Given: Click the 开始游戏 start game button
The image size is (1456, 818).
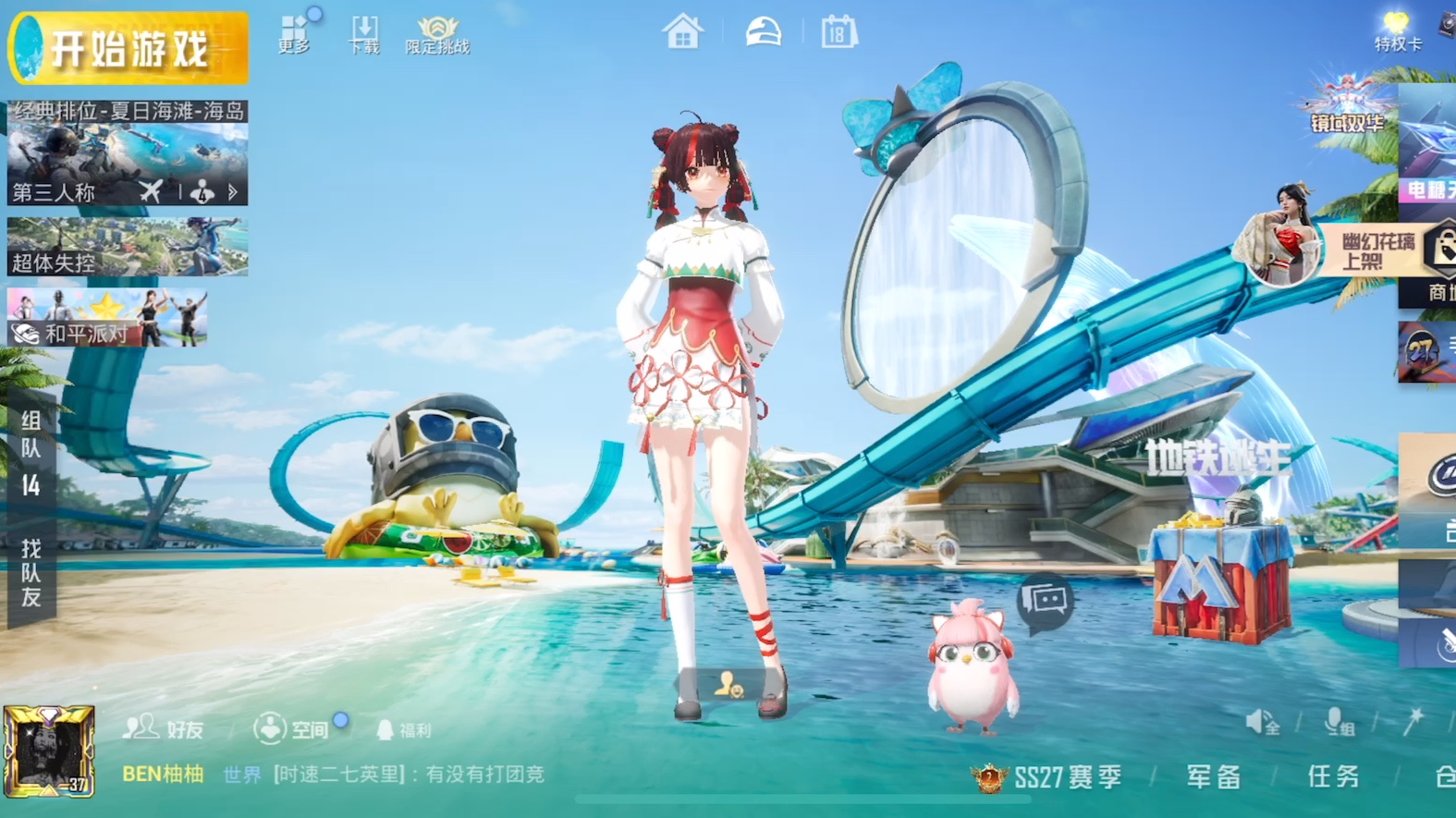Looking at the screenshot, I should tap(128, 48).
